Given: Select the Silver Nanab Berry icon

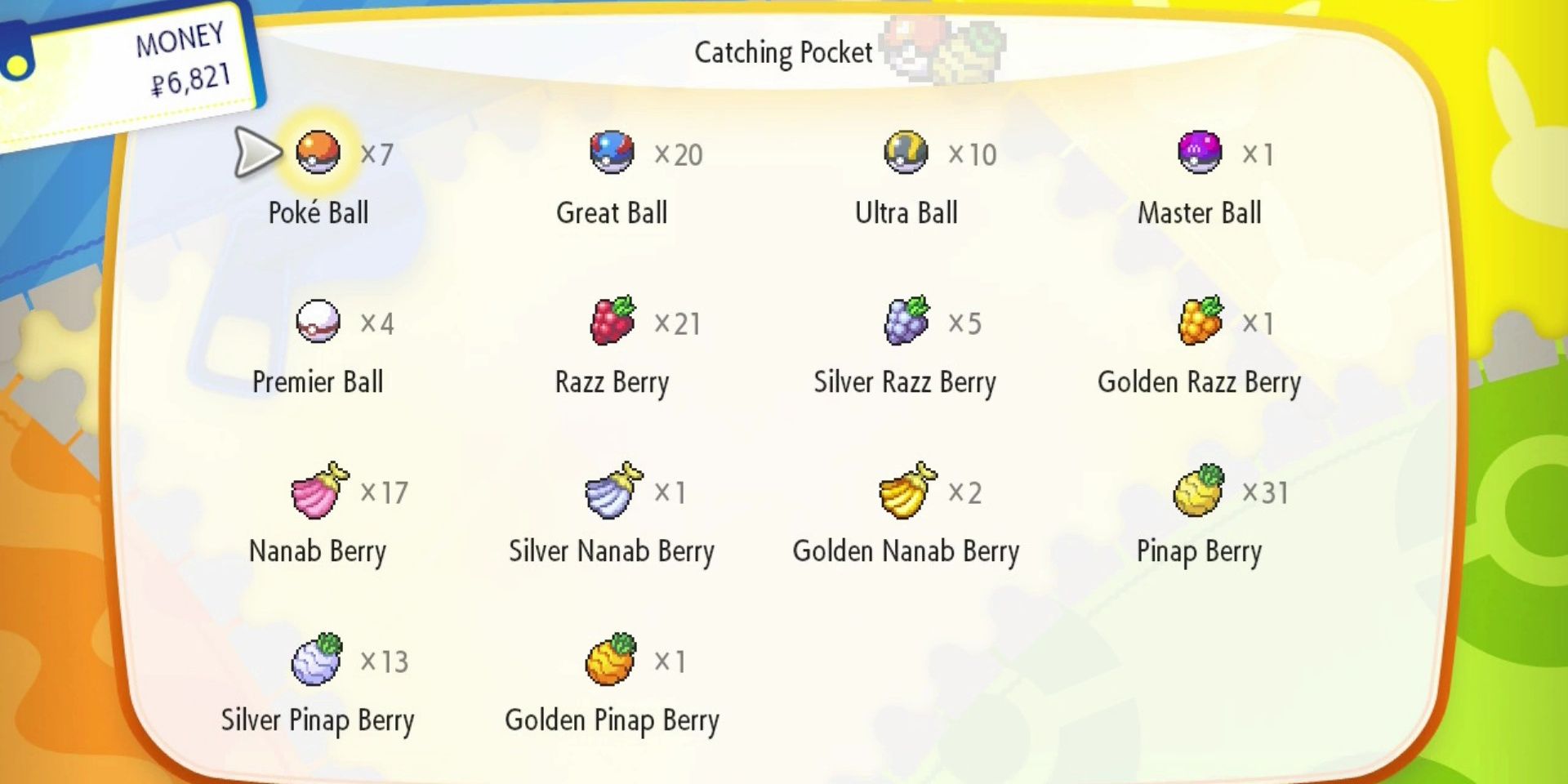Looking at the screenshot, I should point(612,490).
